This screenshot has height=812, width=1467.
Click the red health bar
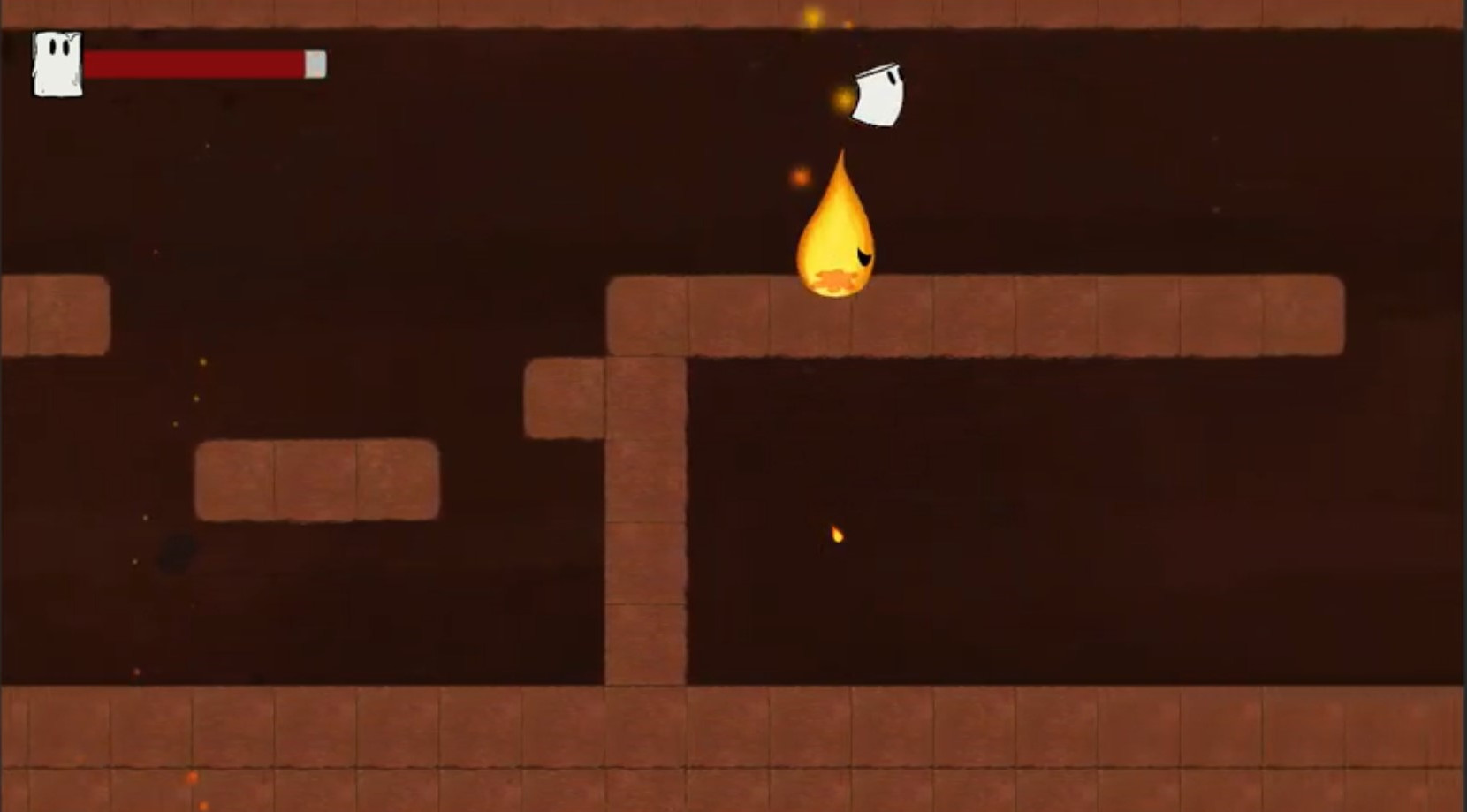coord(194,62)
